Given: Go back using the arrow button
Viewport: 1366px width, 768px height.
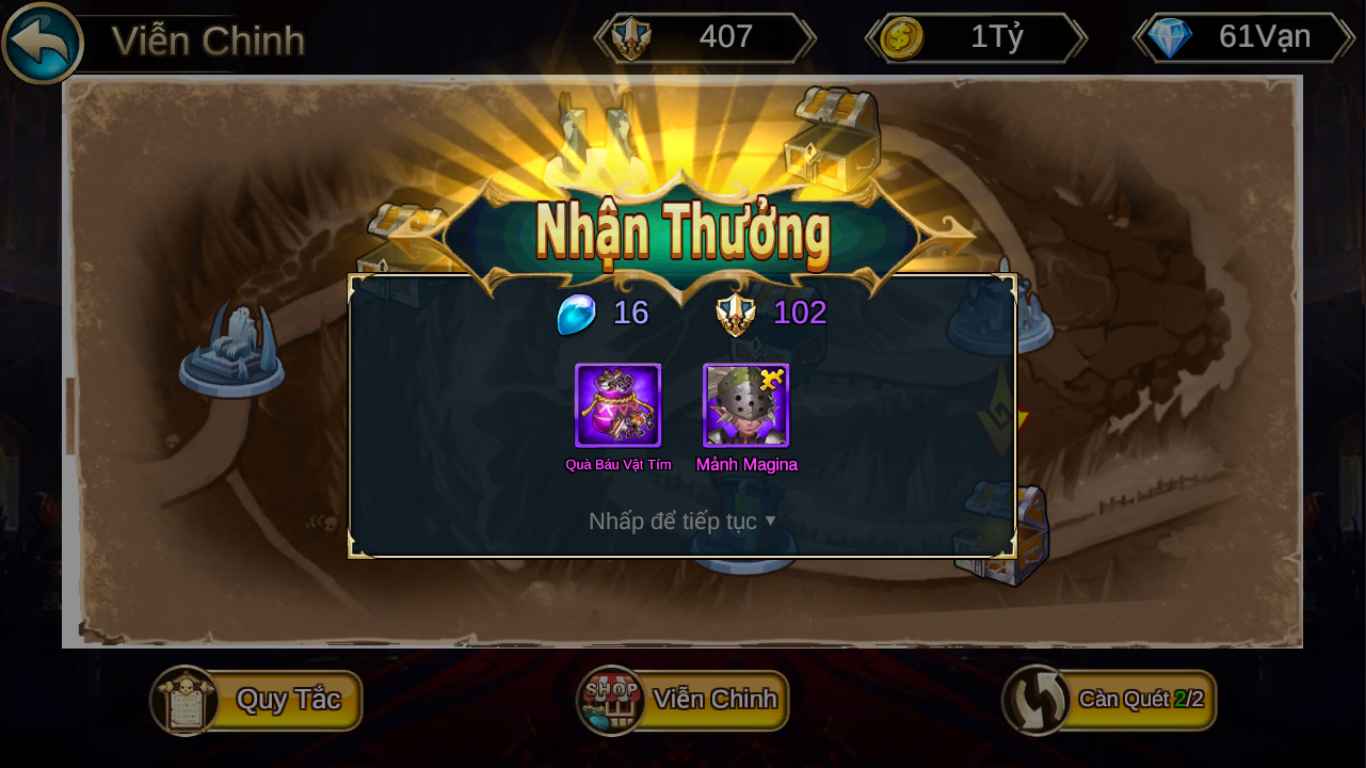Looking at the screenshot, I should (x=42, y=43).
